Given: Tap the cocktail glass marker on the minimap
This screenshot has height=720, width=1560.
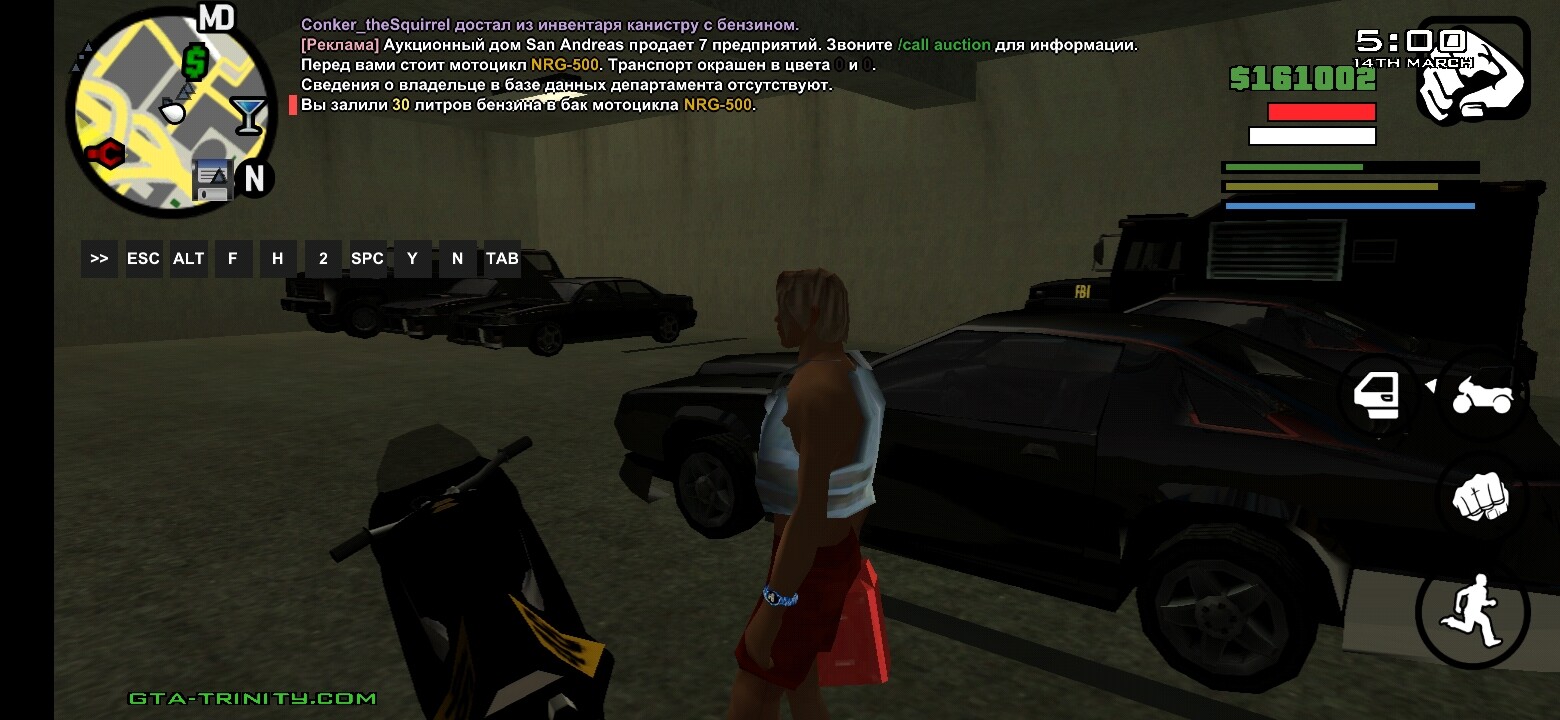Looking at the screenshot, I should pyautogui.click(x=246, y=114).
